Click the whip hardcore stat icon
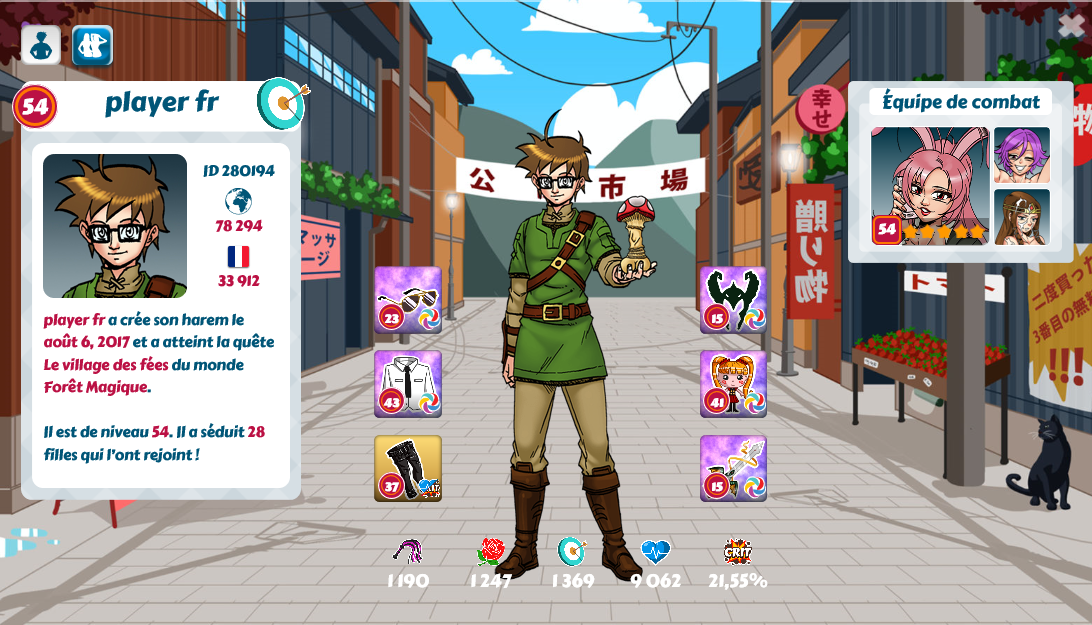 pos(408,551)
